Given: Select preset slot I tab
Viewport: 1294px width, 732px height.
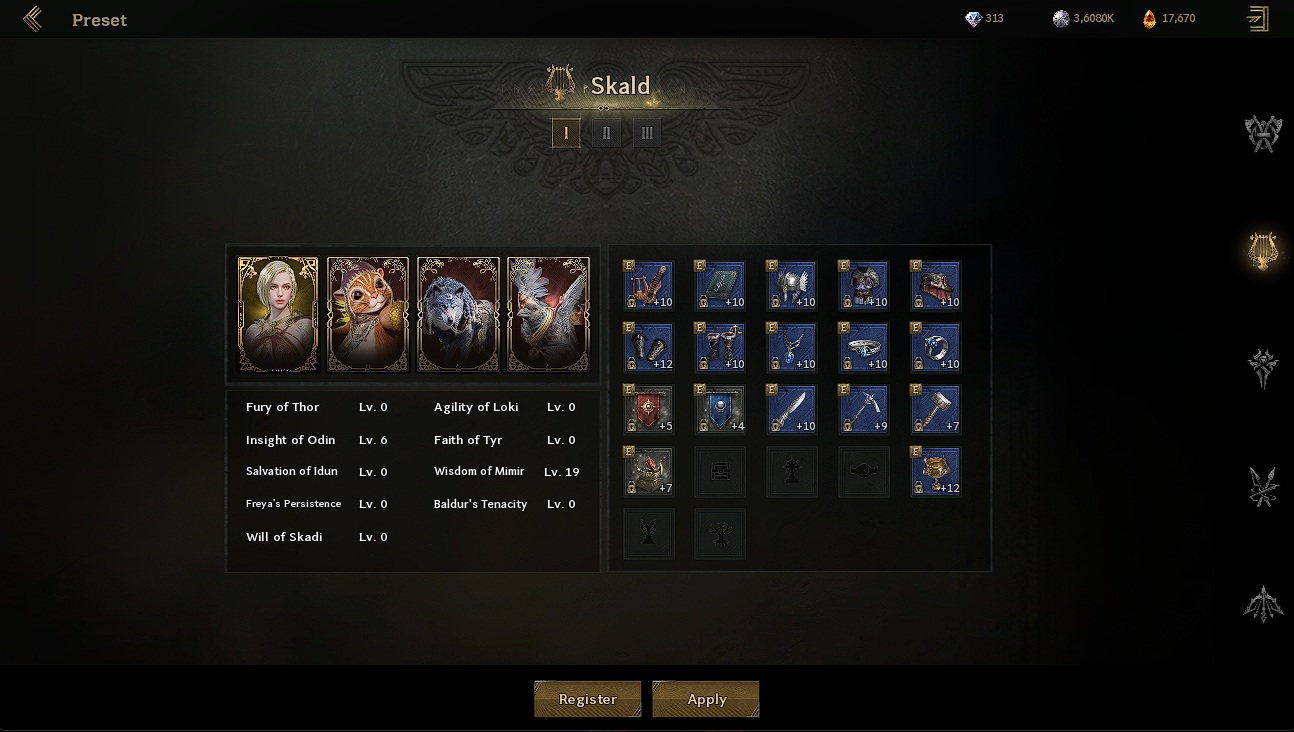Looking at the screenshot, I should (x=566, y=133).
